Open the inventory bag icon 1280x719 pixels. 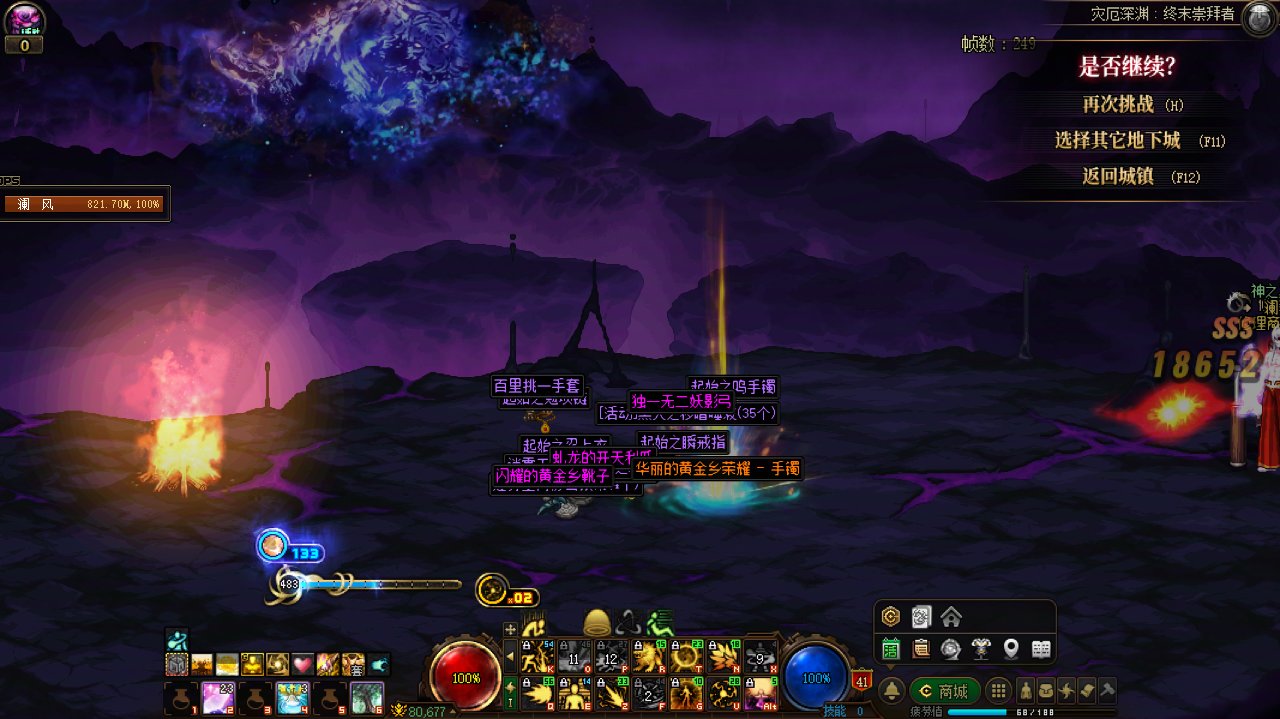[x=1045, y=691]
